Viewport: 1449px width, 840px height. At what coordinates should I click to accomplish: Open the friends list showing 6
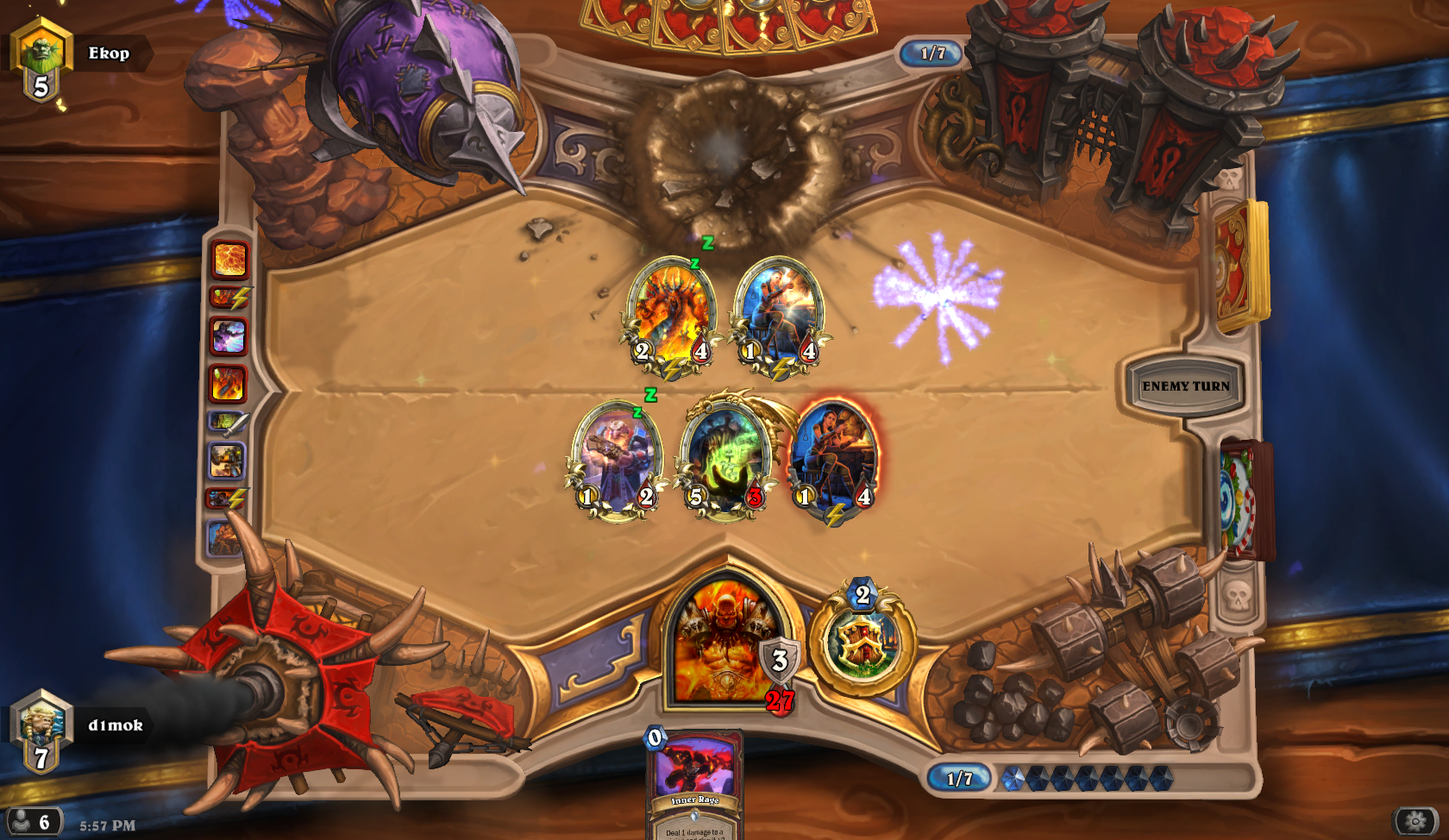(33, 822)
